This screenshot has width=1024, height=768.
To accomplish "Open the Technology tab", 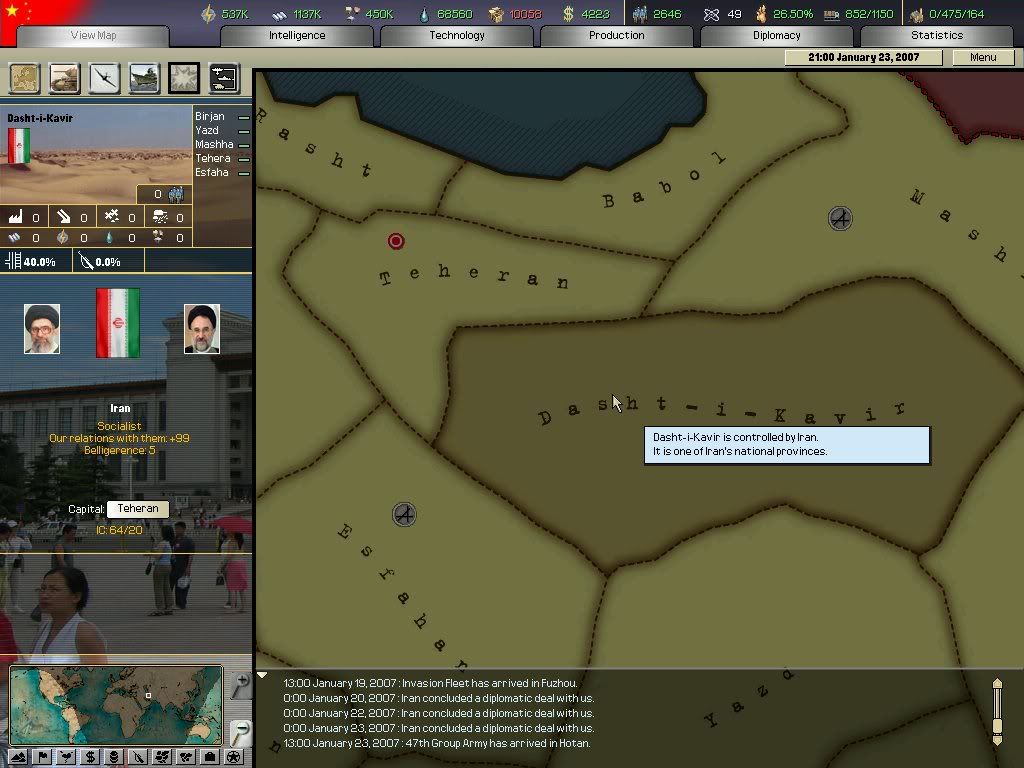I will click(x=457, y=36).
